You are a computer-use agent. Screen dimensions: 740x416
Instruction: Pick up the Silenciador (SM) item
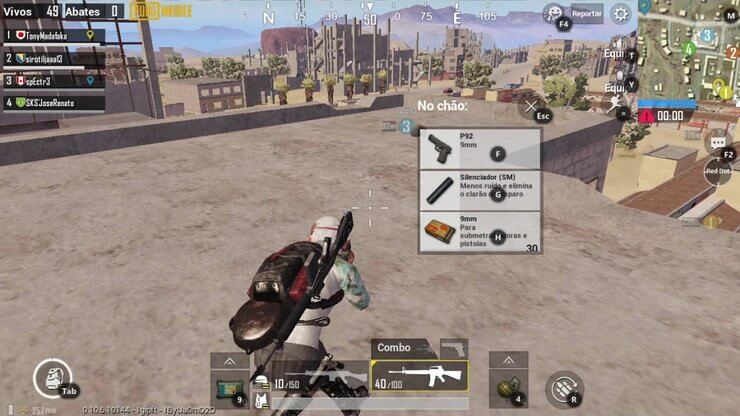tap(480, 190)
